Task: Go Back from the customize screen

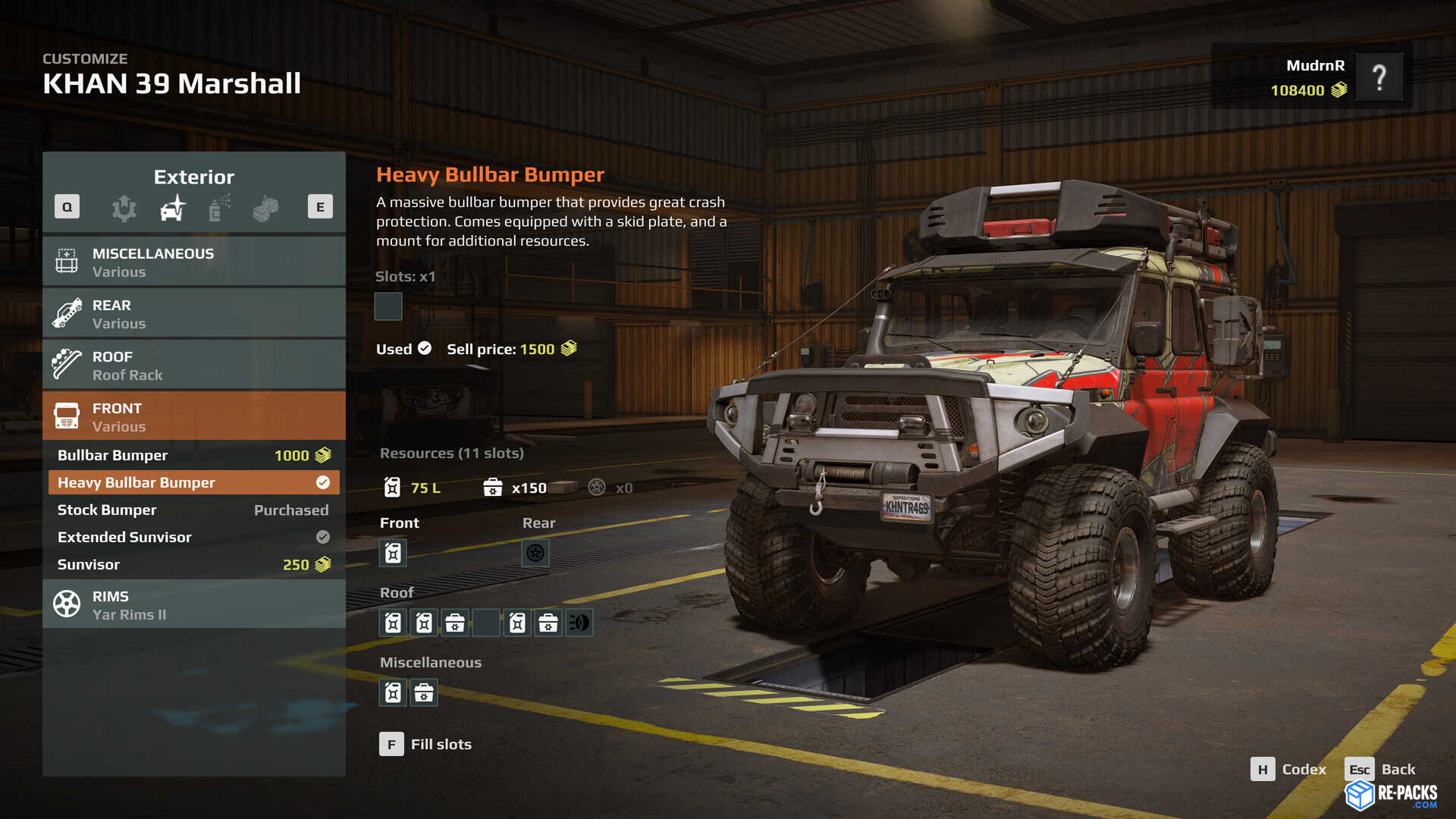Action: 1380,770
